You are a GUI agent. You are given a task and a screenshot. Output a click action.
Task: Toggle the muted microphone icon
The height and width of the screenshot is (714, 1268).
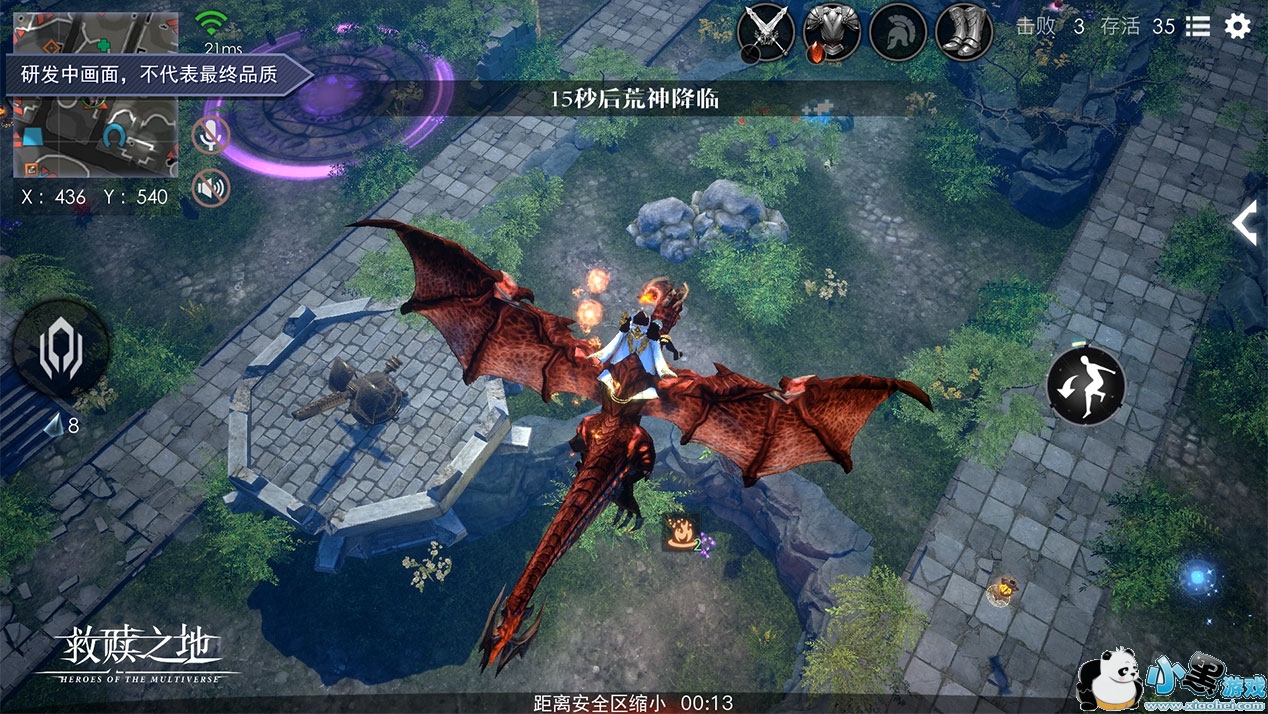click(x=211, y=135)
